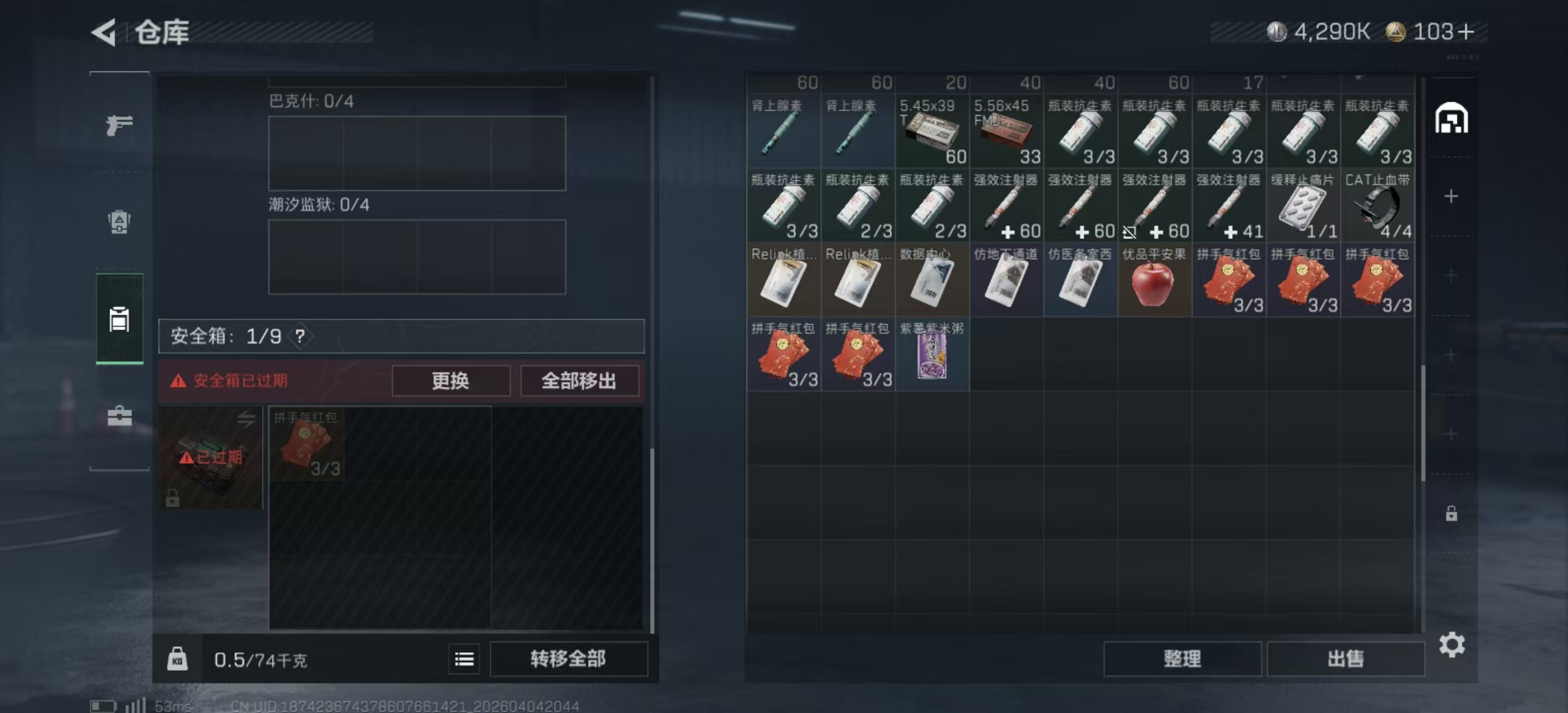1568x713 pixels.
Task: Click the 整理 sort button
Action: (1182, 658)
